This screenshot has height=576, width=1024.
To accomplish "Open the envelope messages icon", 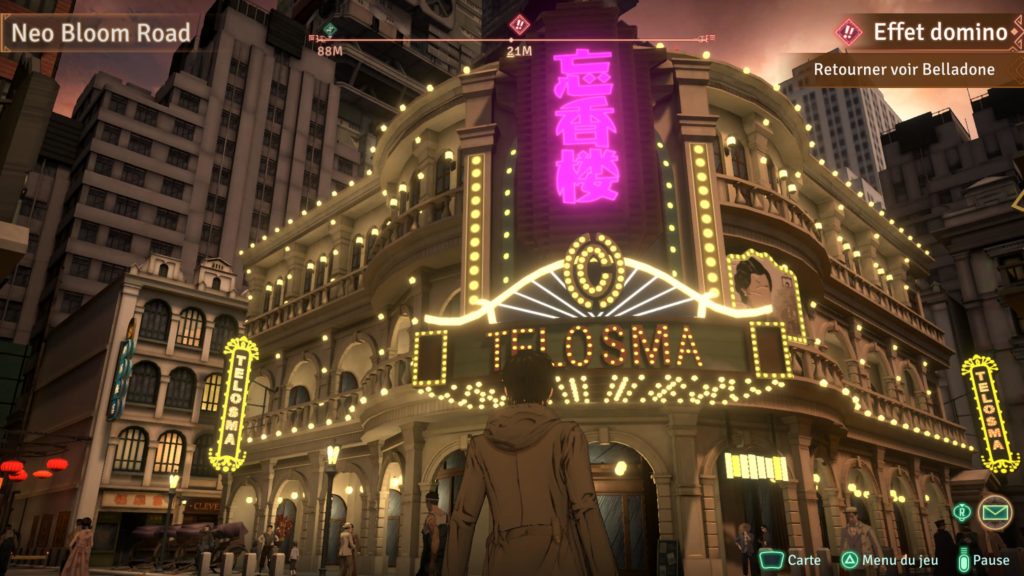I will click(x=994, y=512).
